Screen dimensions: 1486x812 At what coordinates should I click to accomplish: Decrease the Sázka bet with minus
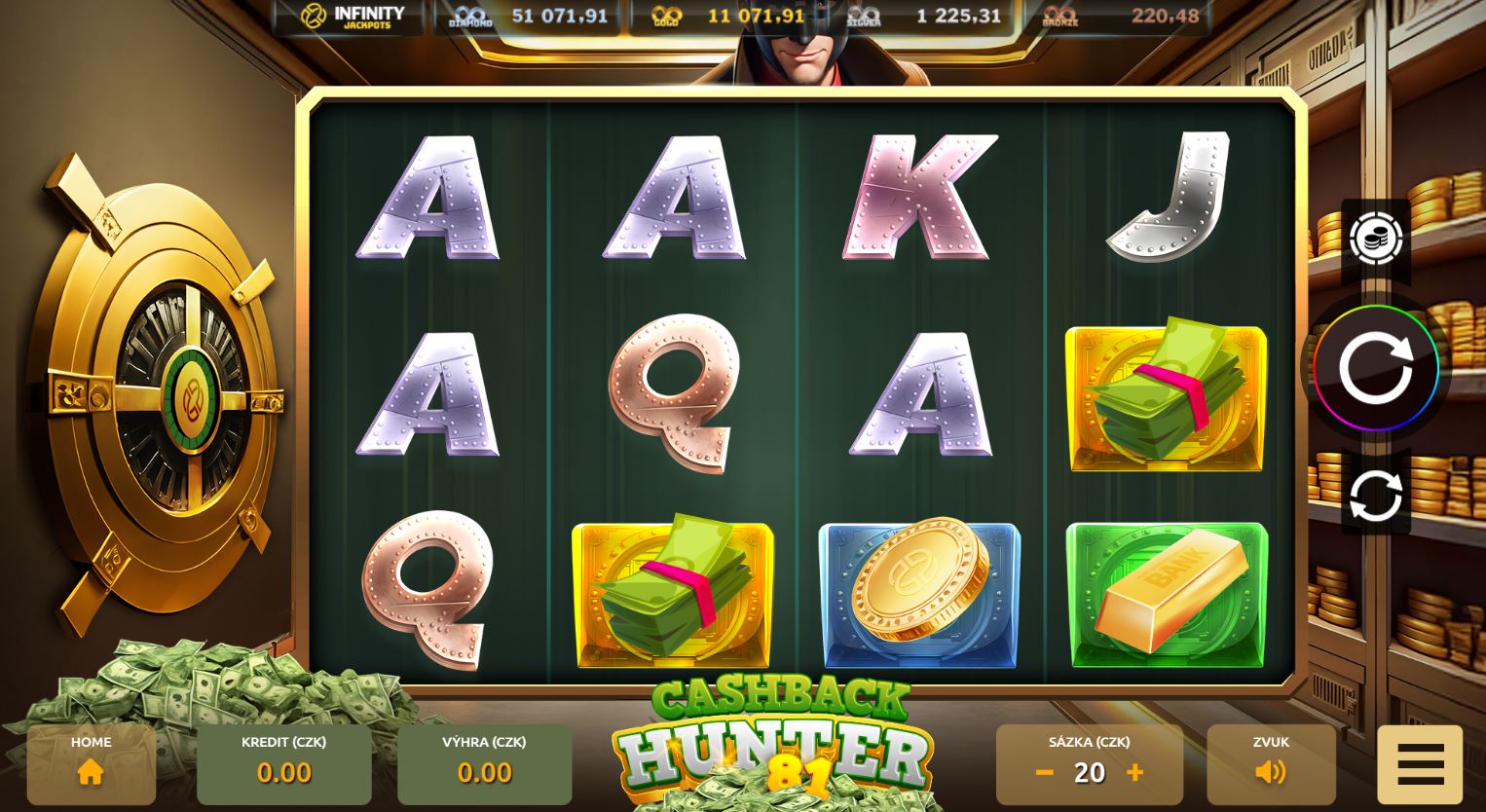click(x=1044, y=772)
